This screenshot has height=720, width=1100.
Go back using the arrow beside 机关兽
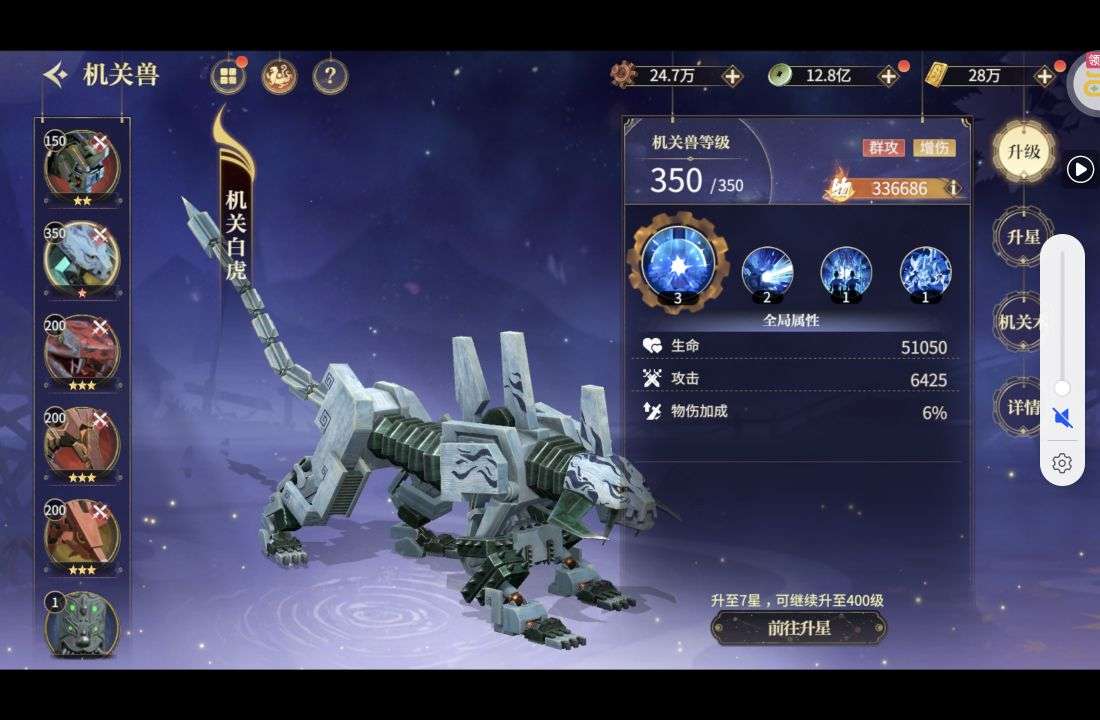pyautogui.click(x=56, y=75)
